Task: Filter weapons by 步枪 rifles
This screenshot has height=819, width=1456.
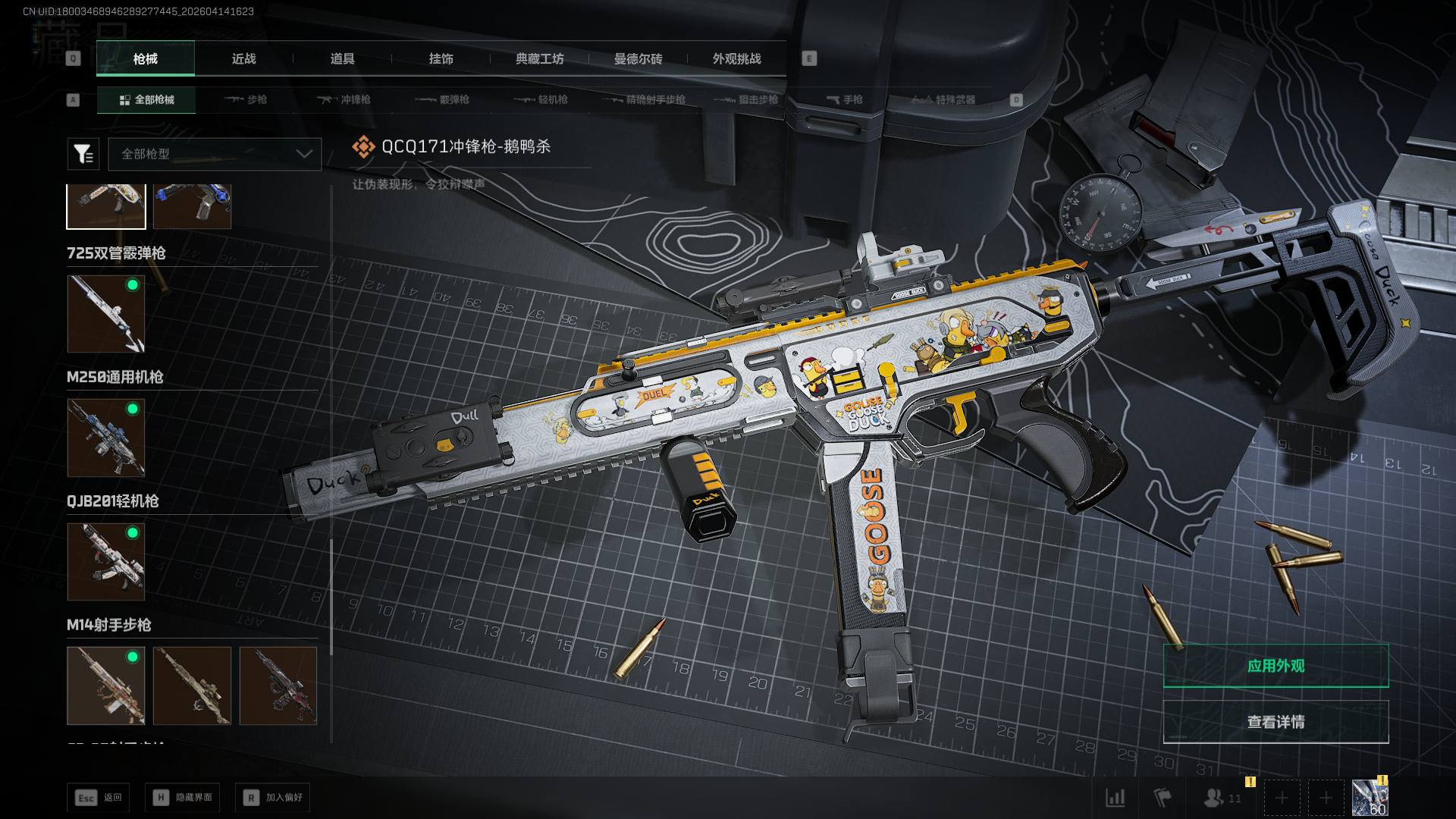Action: coord(246,99)
